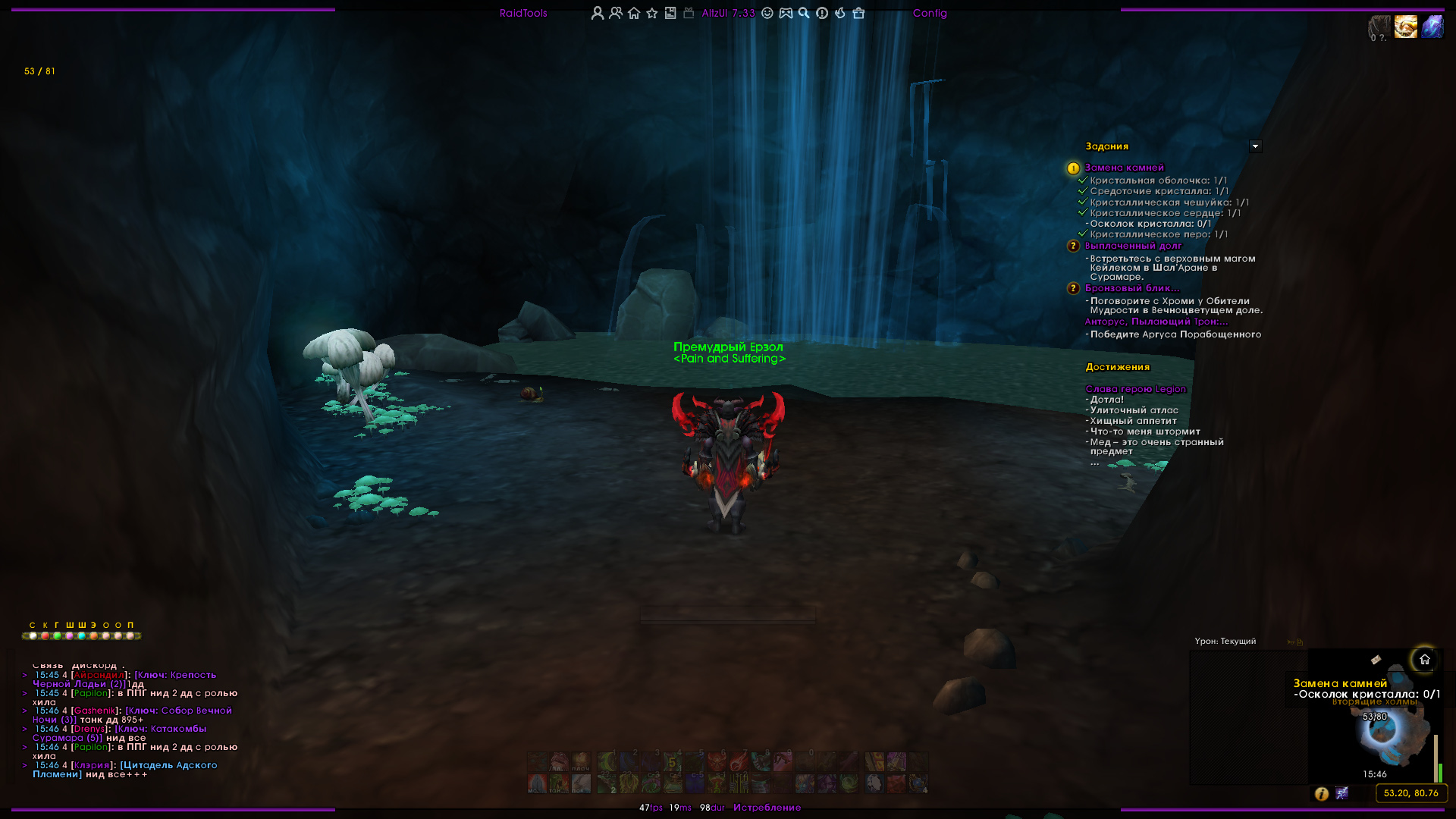The height and width of the screenshot is (819, 1456).
Task: Open the star icon in top bar
Action: pos(652,13)
